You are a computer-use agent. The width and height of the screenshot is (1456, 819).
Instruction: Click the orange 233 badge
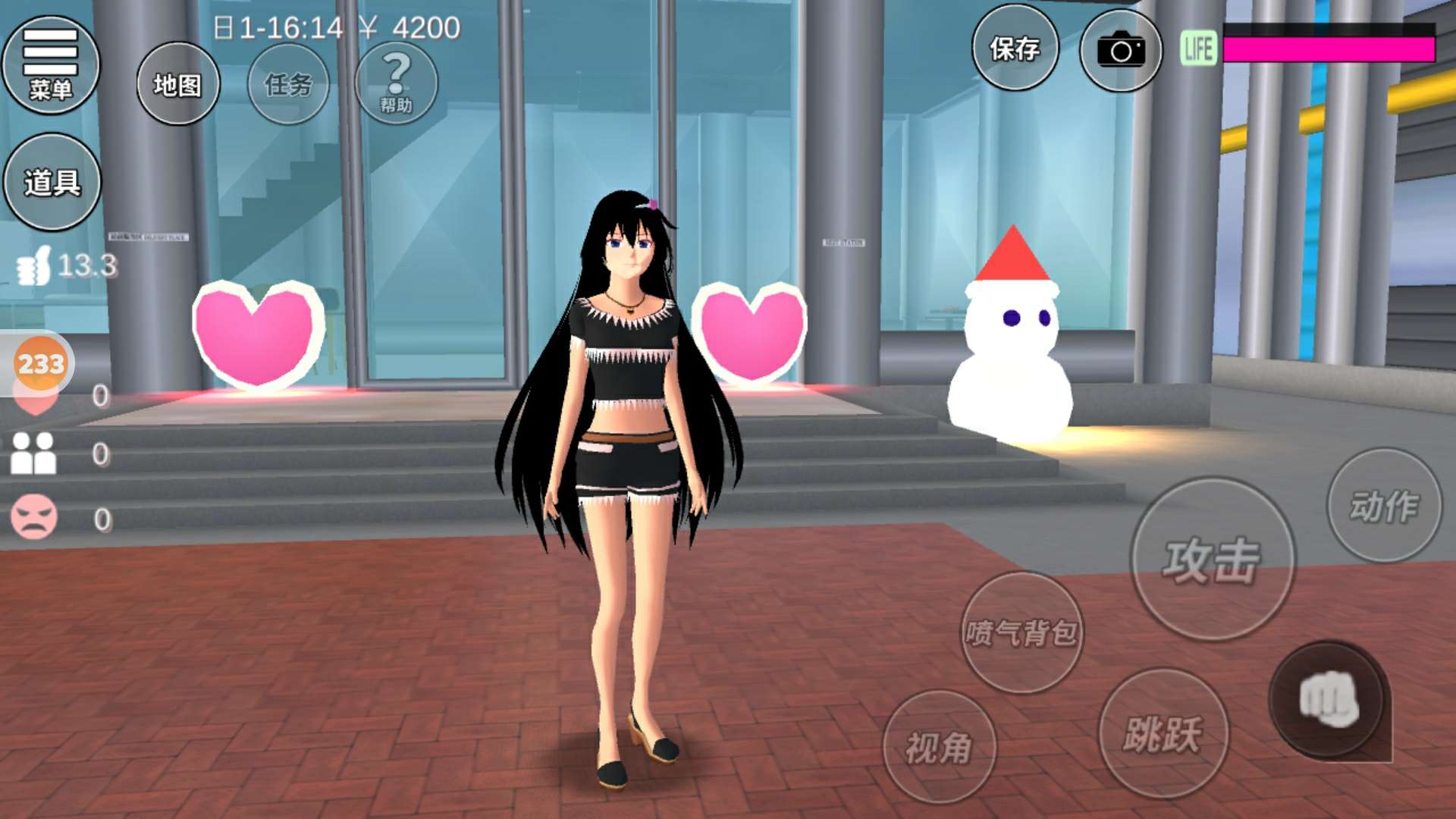click(x=41, y=364)
